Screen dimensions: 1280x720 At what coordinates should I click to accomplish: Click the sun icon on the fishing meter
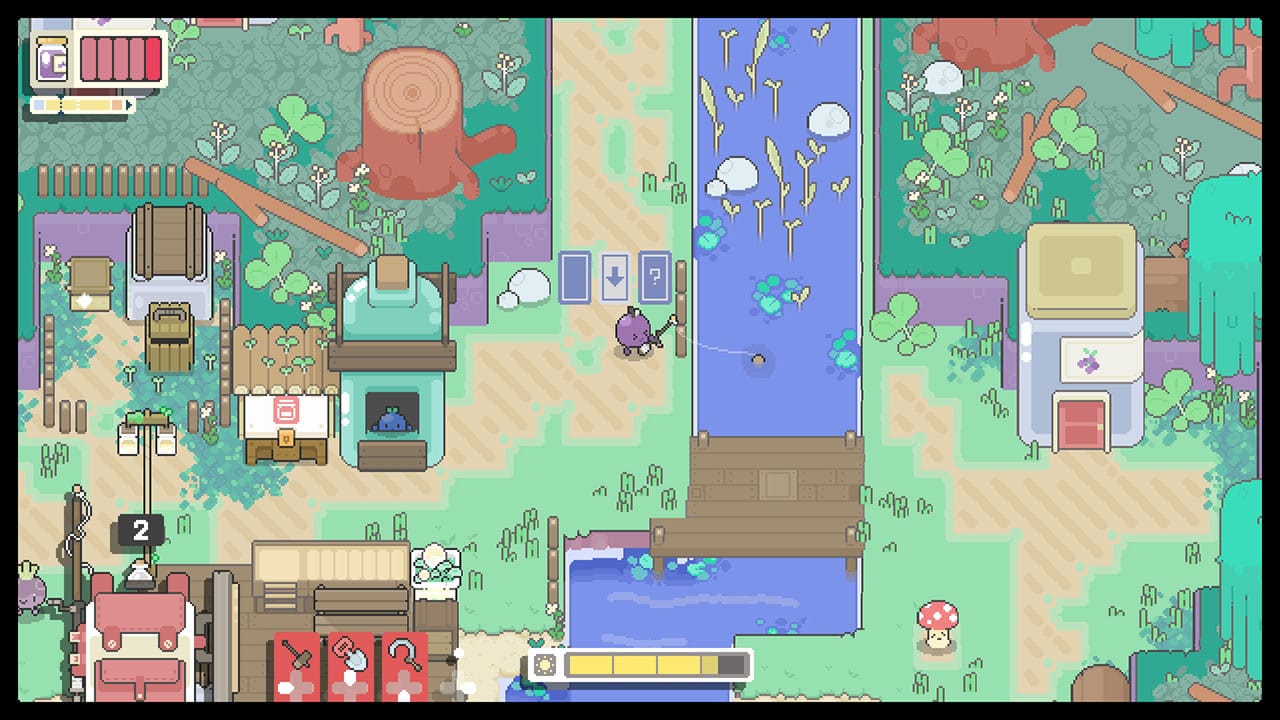click(x=545, y=663)
